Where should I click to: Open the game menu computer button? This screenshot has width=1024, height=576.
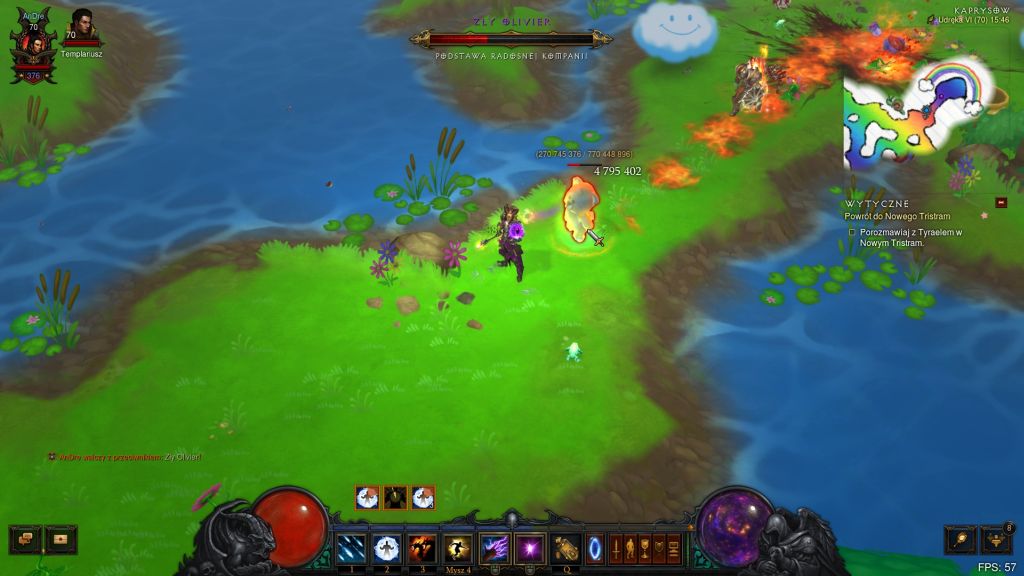pos(674,548)
